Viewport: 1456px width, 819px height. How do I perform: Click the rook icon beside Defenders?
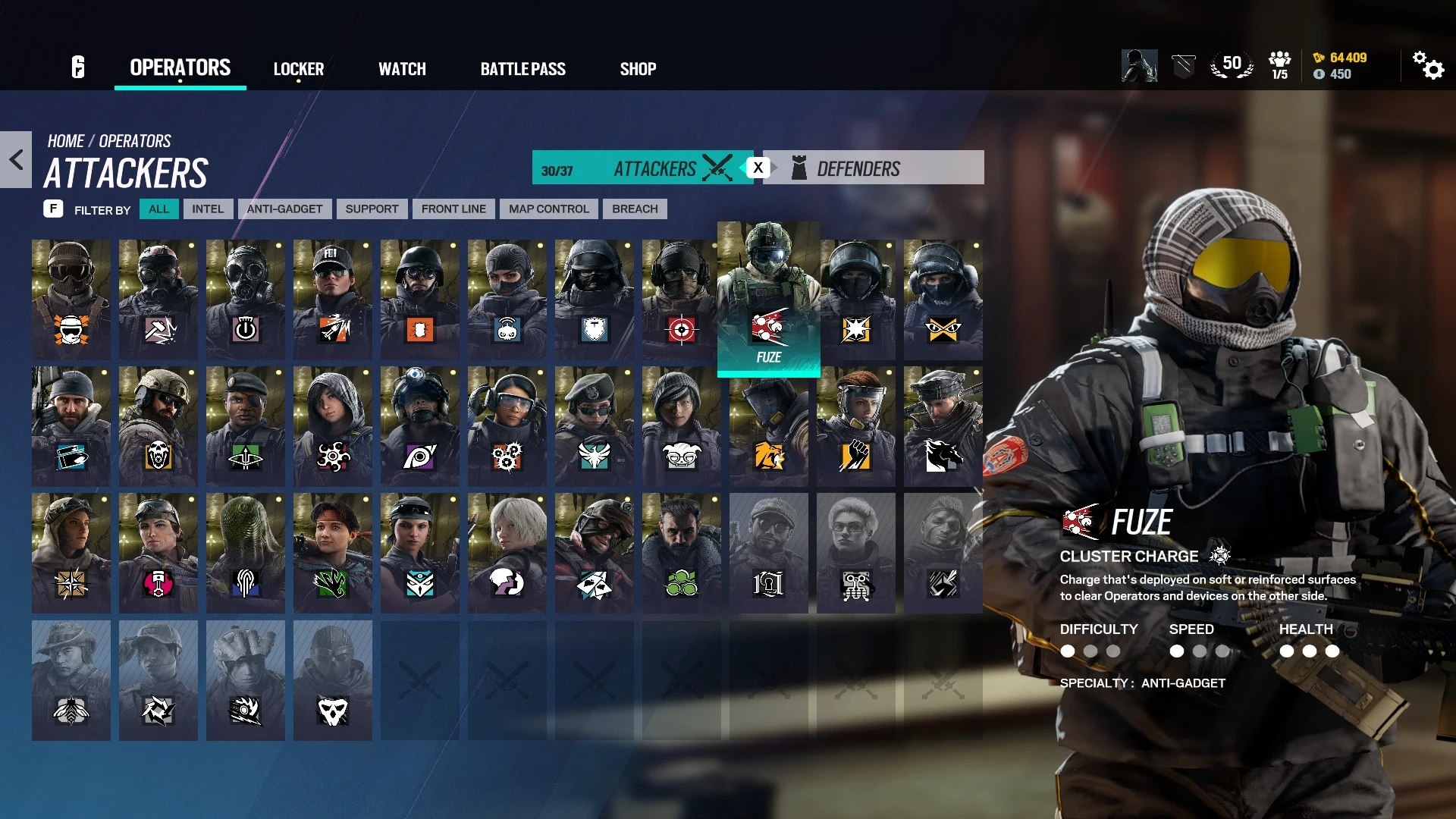(799, 167)
